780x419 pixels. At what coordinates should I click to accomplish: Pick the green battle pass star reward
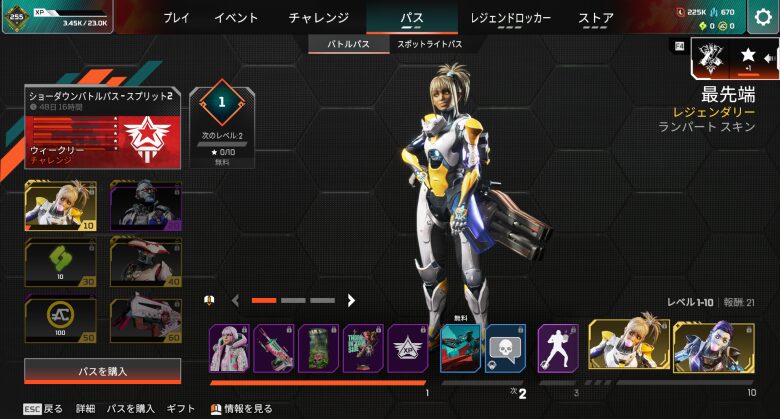(60, 260)
